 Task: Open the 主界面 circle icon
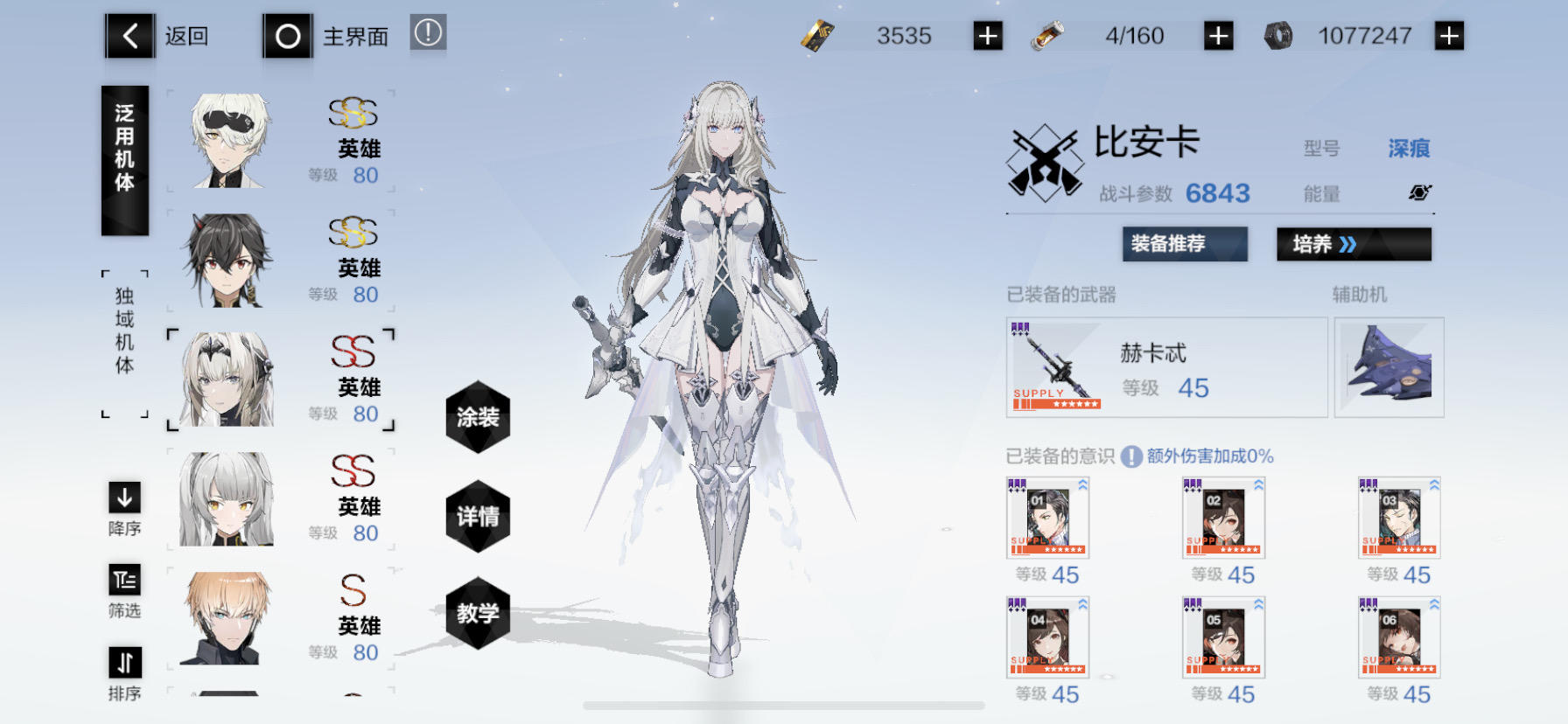[287, 36]
